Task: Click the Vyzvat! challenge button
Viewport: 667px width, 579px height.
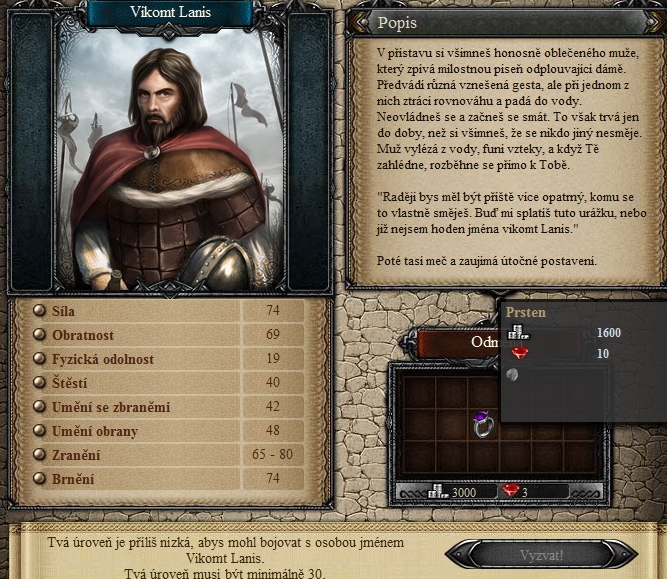Action: 541,554
